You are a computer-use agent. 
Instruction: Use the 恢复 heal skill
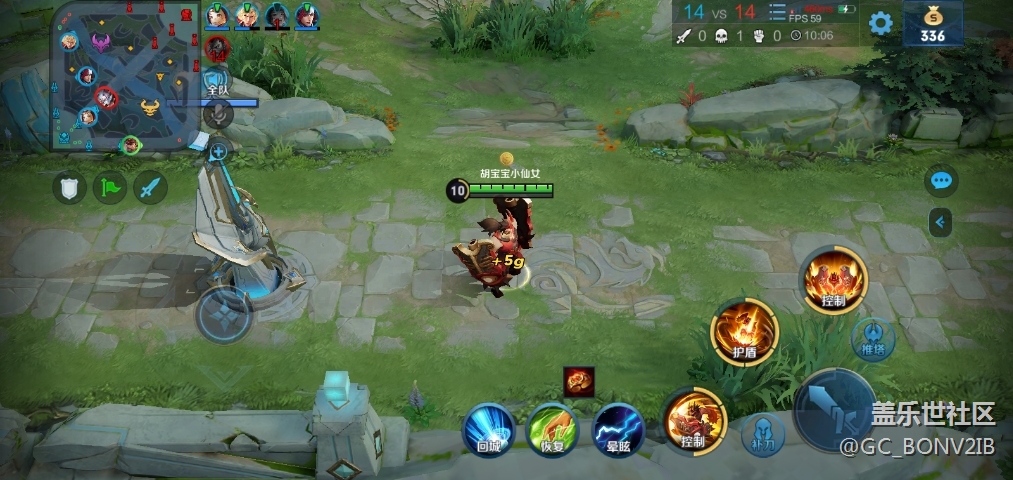(x=553, y=427)
